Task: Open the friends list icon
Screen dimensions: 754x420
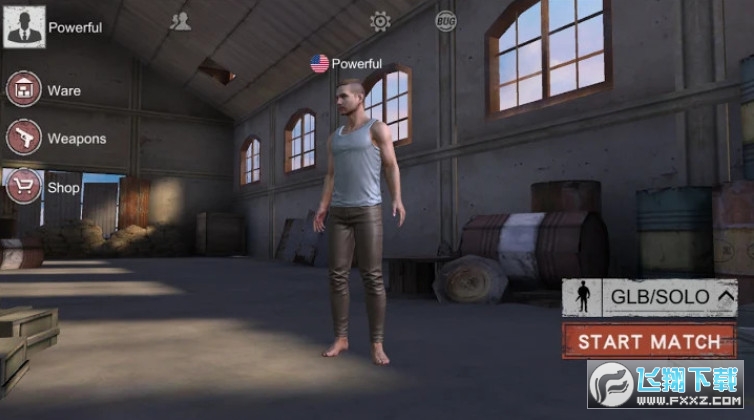Action: click(180, 21)
